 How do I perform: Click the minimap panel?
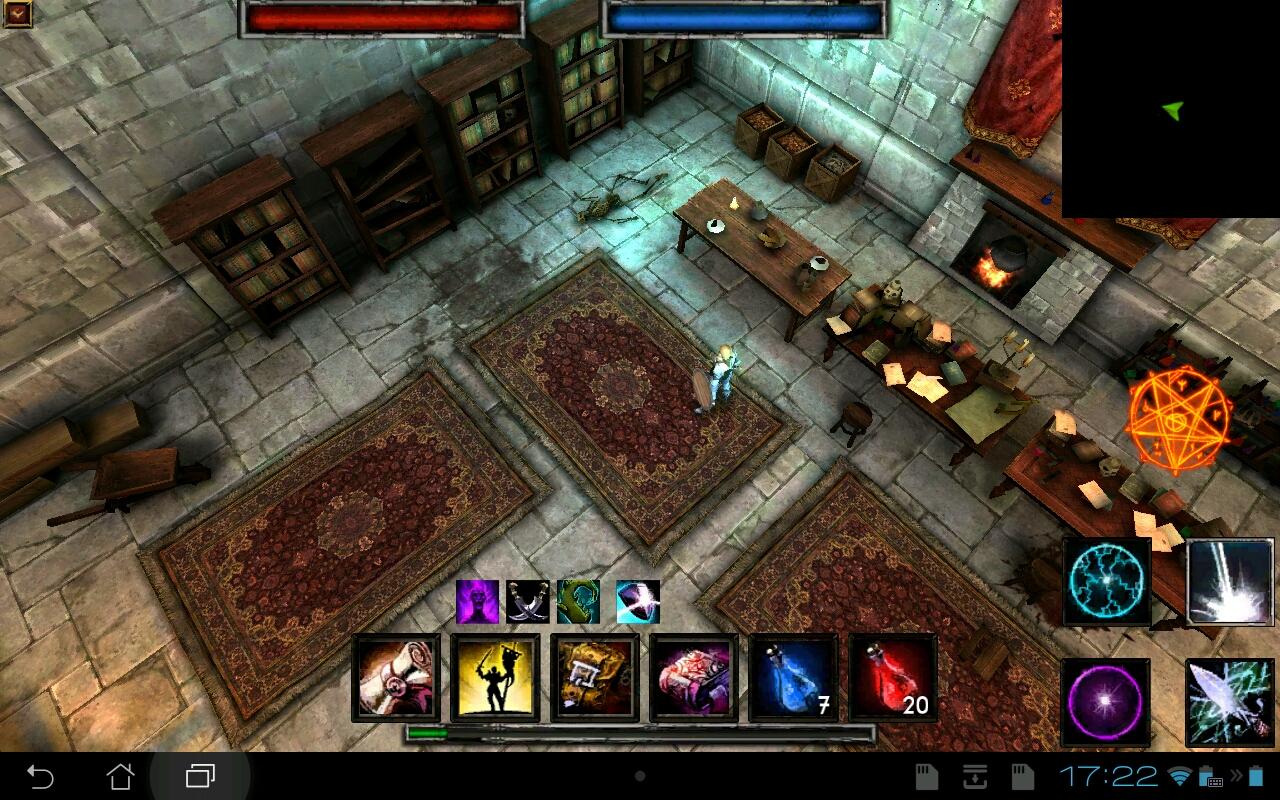click(x=1170, y=108)
